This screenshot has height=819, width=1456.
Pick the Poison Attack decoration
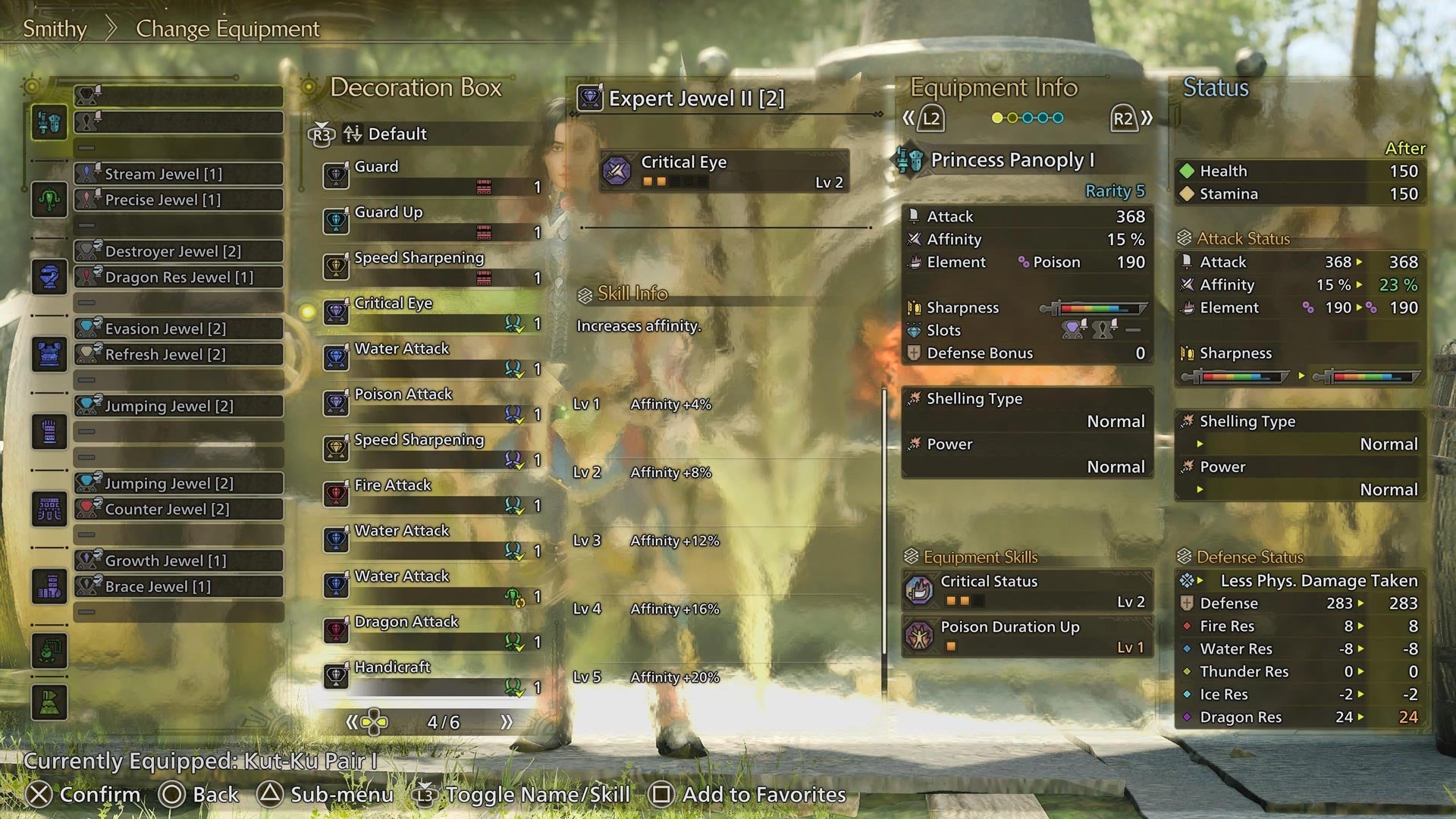[432, 403]
